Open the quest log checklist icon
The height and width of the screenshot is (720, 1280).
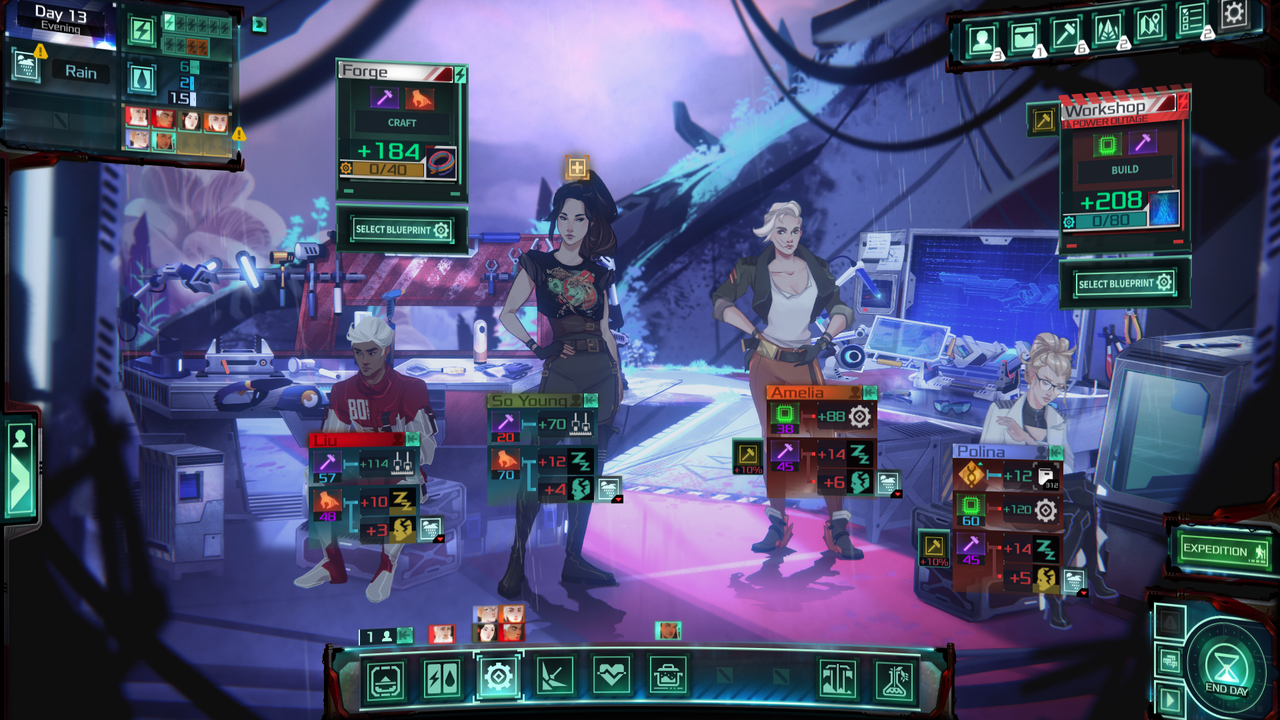click(1190, 22)
